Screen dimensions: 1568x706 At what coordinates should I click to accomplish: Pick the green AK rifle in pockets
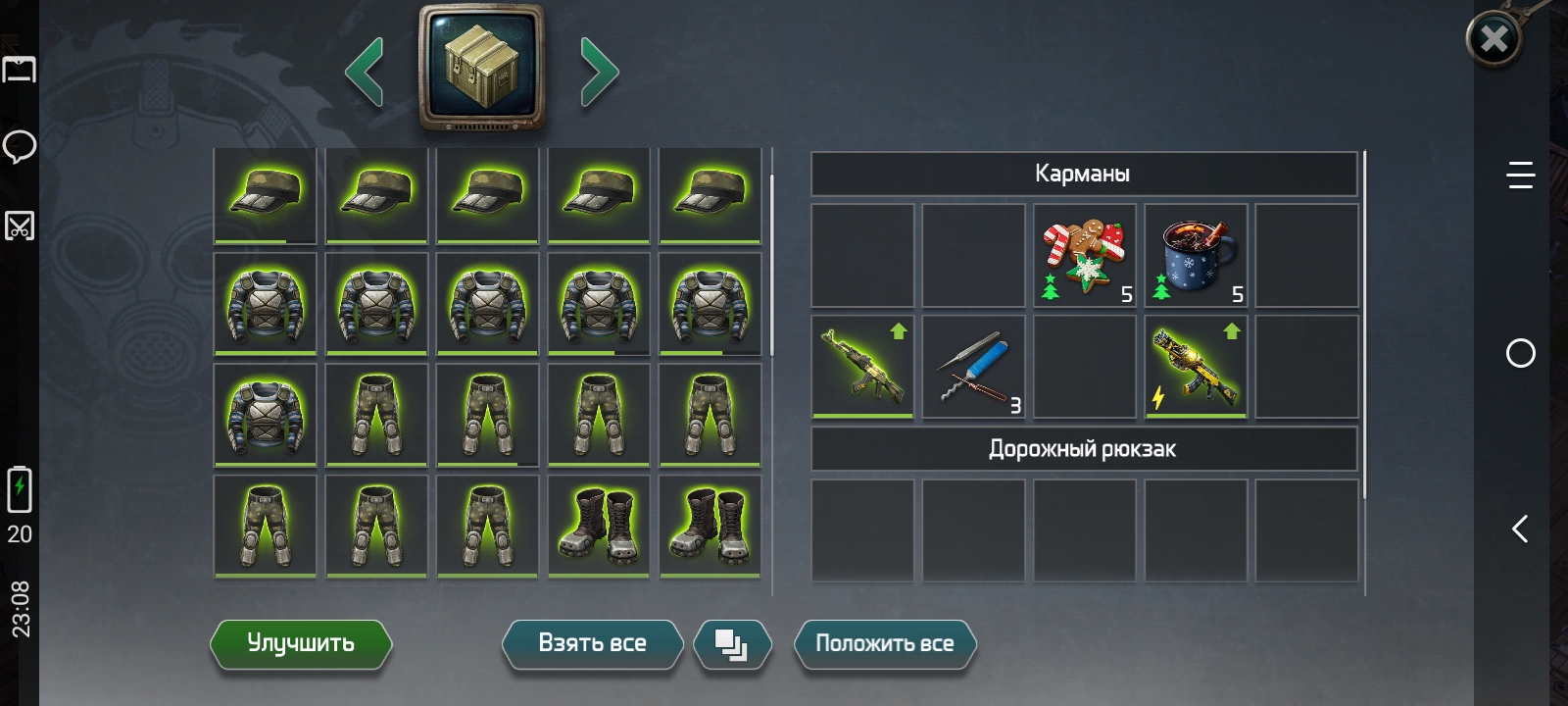coord(862,367)
